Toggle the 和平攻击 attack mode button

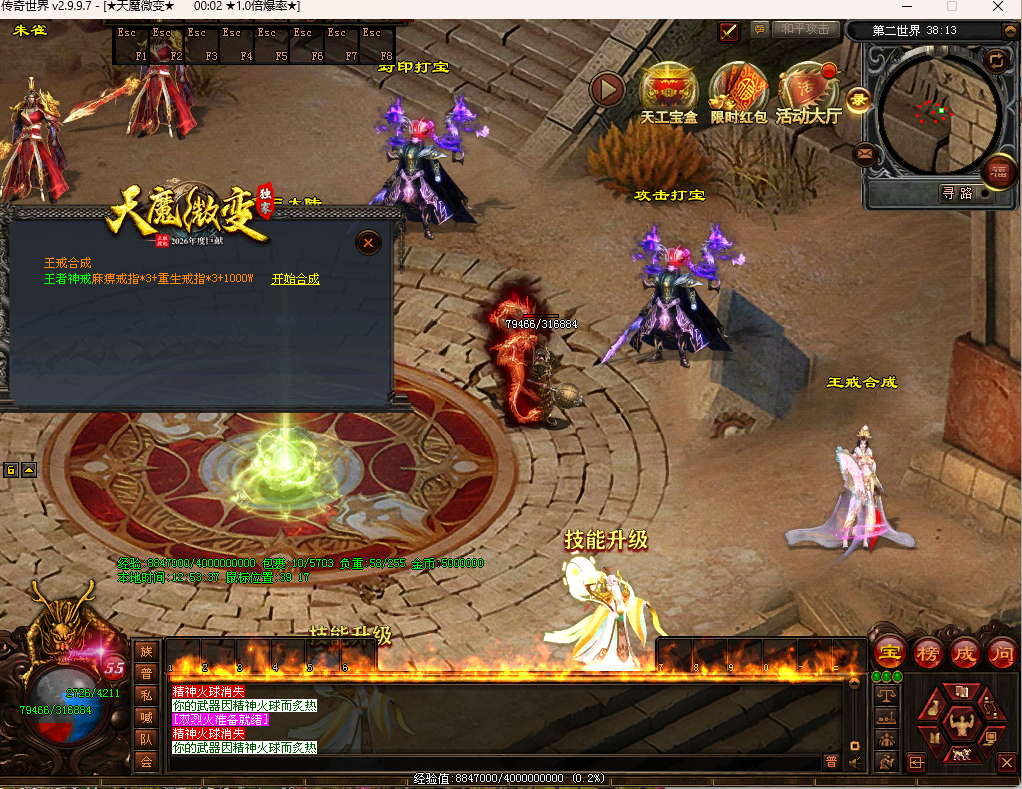[x=805, y=30]
